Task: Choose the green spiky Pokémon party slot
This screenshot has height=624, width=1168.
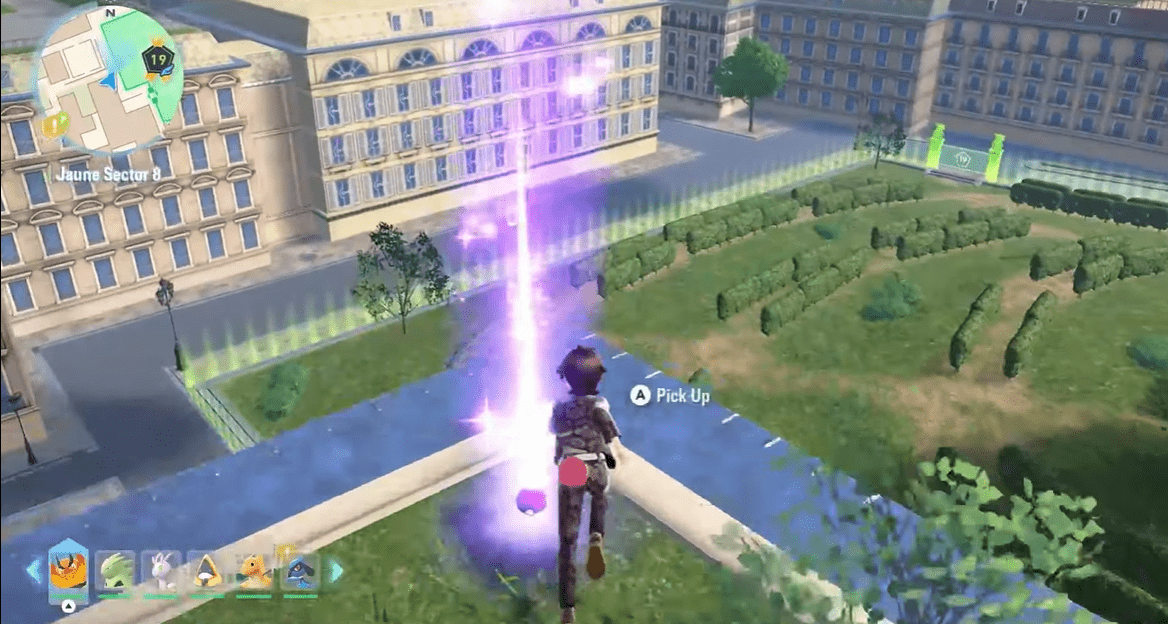Action: tap(115, 572)
